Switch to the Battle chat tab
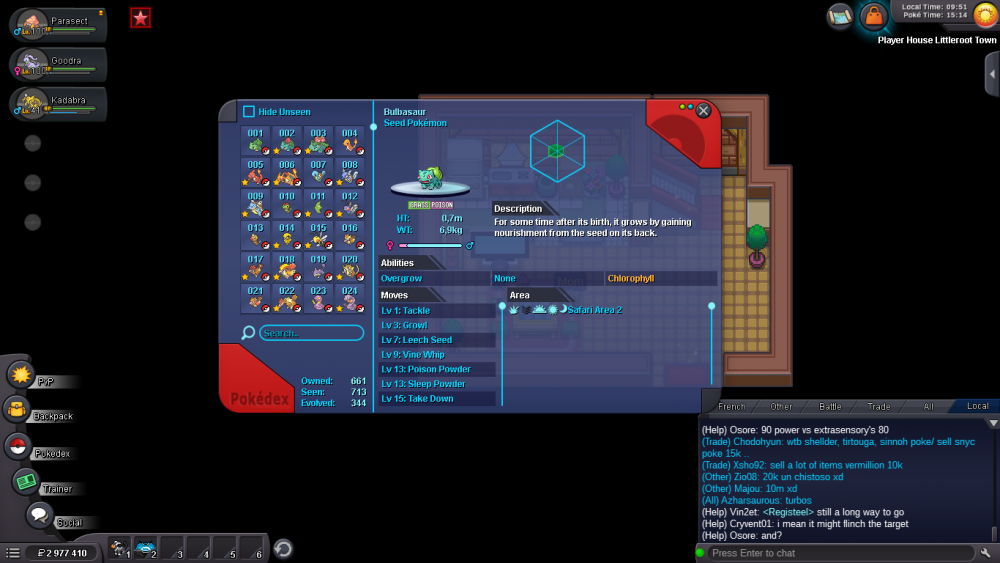Viewport: 1000px width, 563px height. [x=830, y=407]
